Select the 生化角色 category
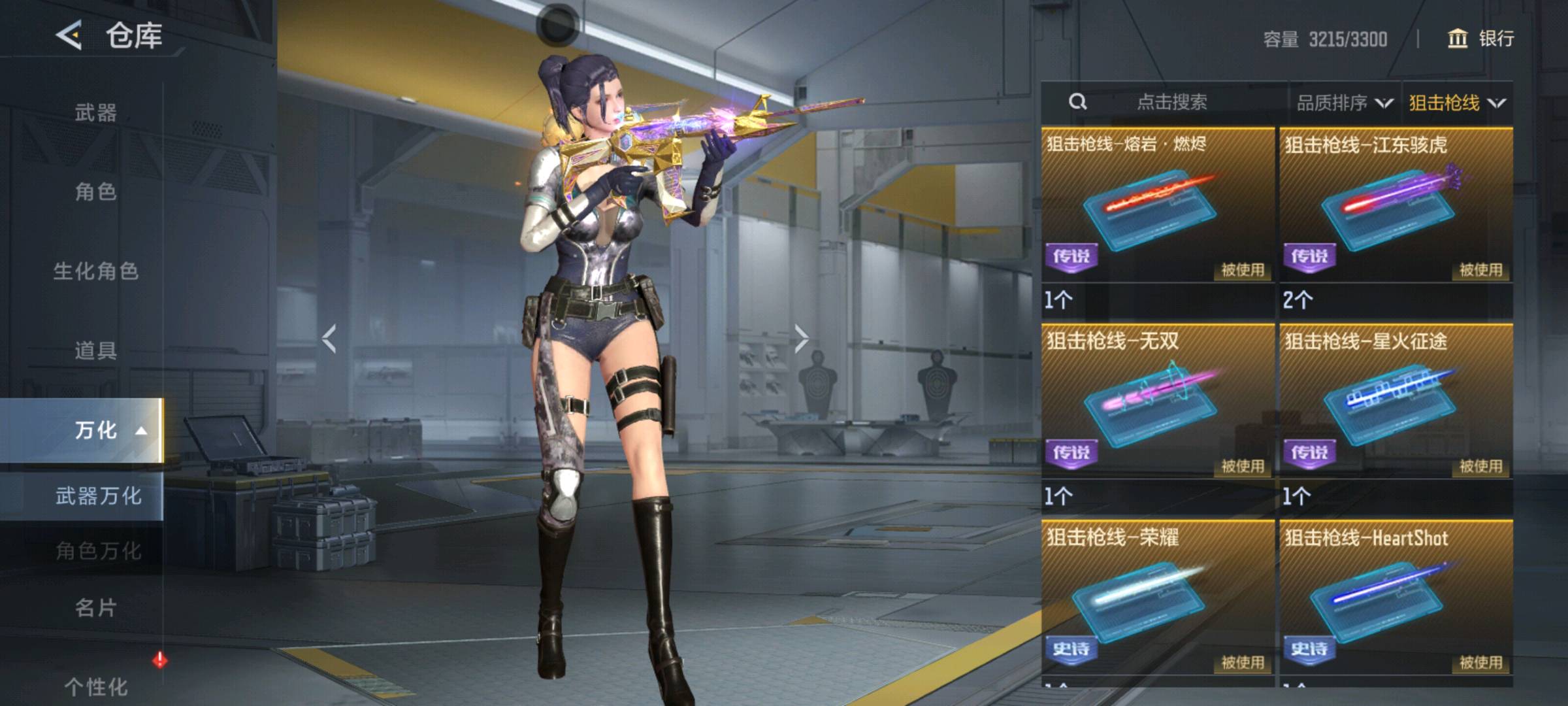The height and width of the screenshot is (706, 1568). coord(95,271)
